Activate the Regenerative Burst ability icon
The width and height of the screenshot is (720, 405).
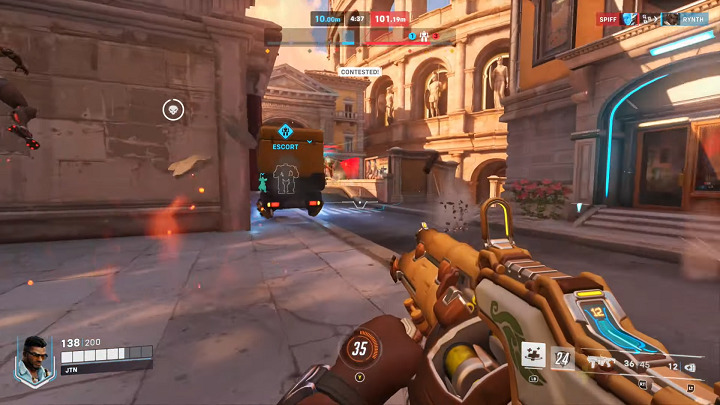(533, 355)
